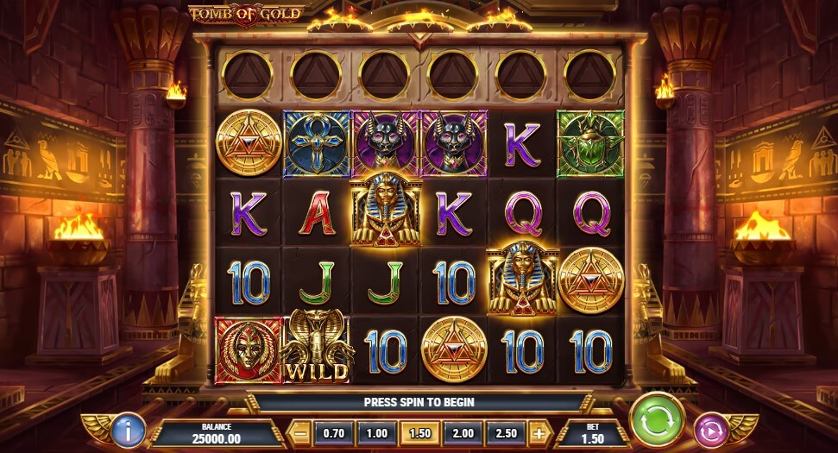
Task: Open the blue info paytable button
Action: point(129,429)
